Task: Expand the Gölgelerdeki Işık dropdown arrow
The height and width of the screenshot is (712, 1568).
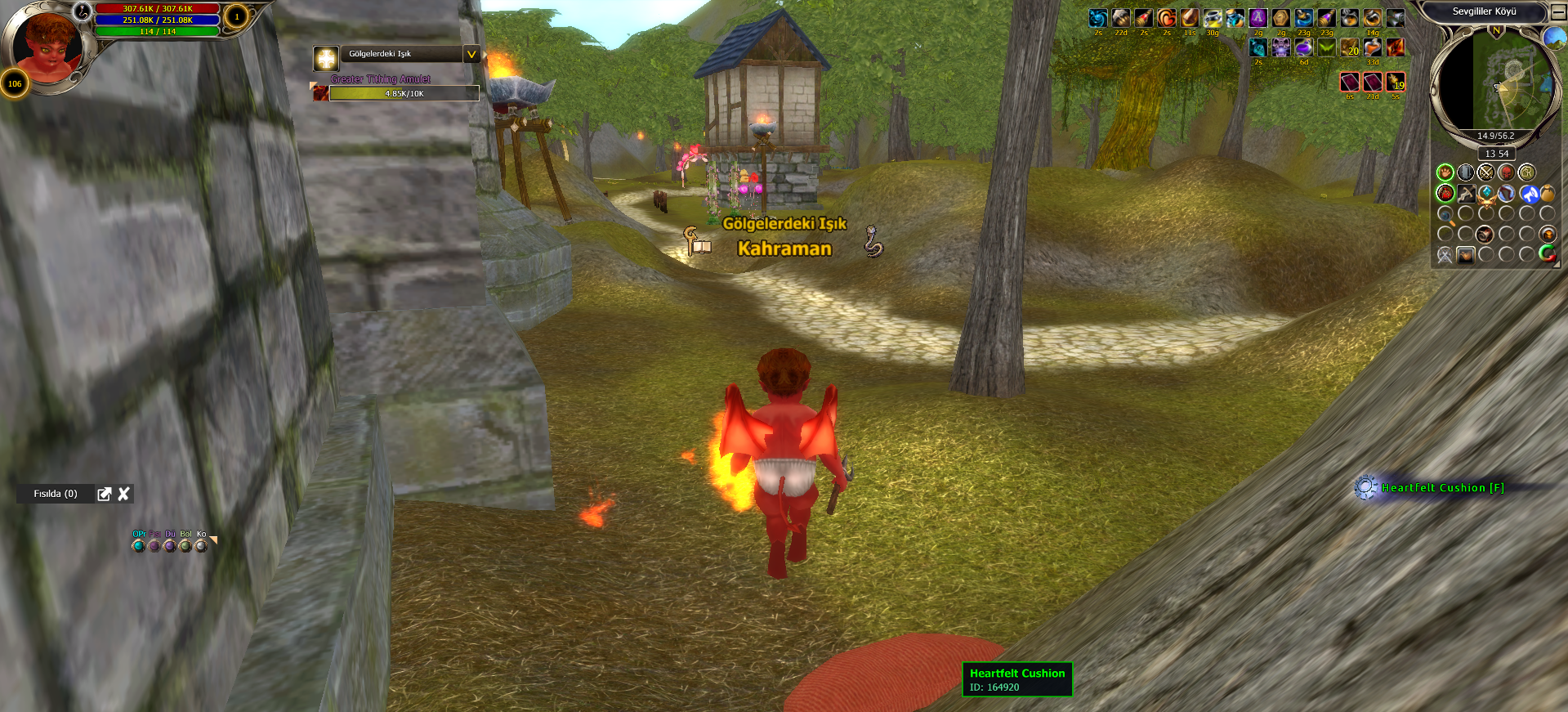Action: click(x=471, y=54)
